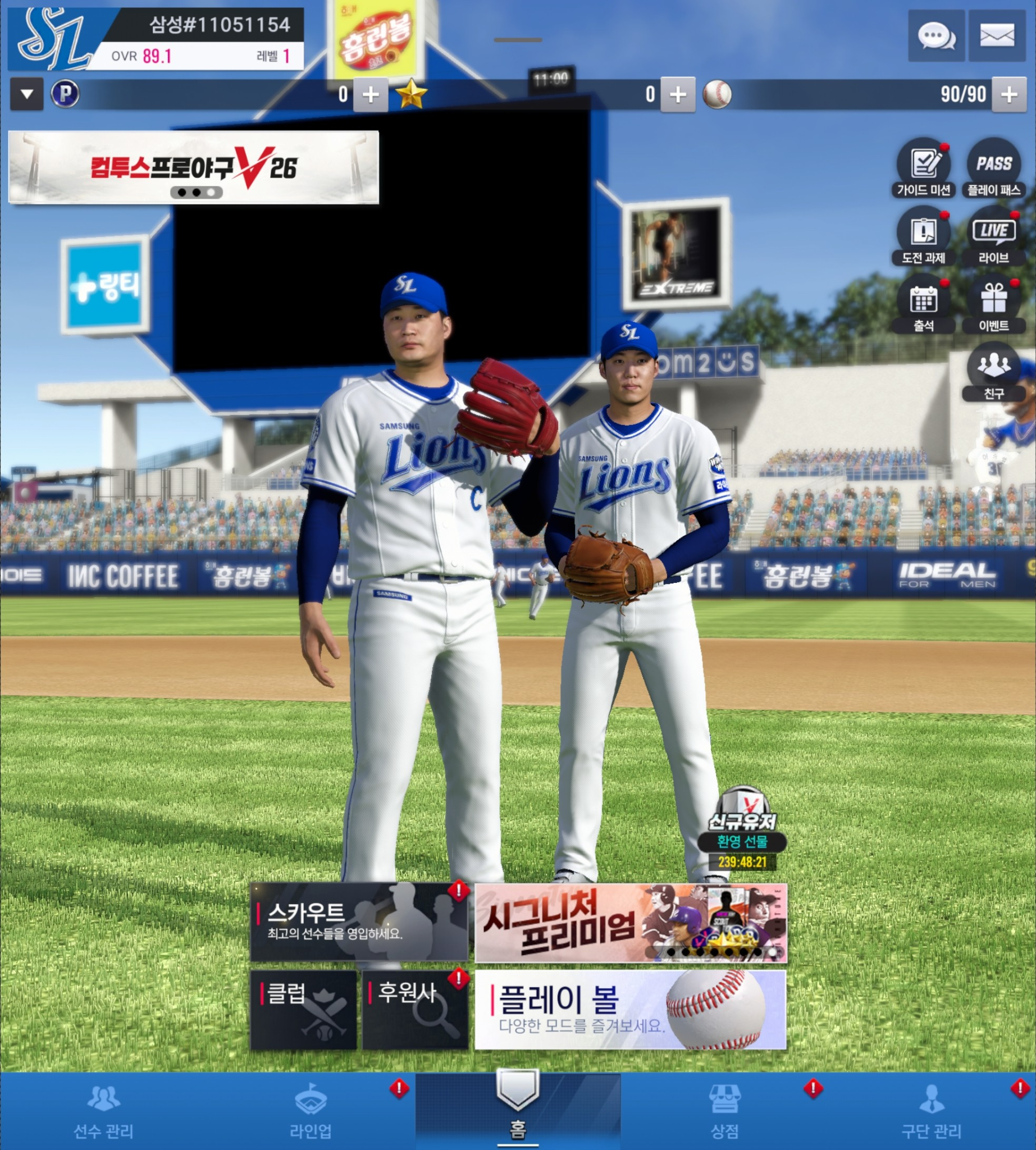This screenshot has width=1036, height=1150.
Task: Switch to the 라인업 lineup tab
Action: (x=311, y=1111)
